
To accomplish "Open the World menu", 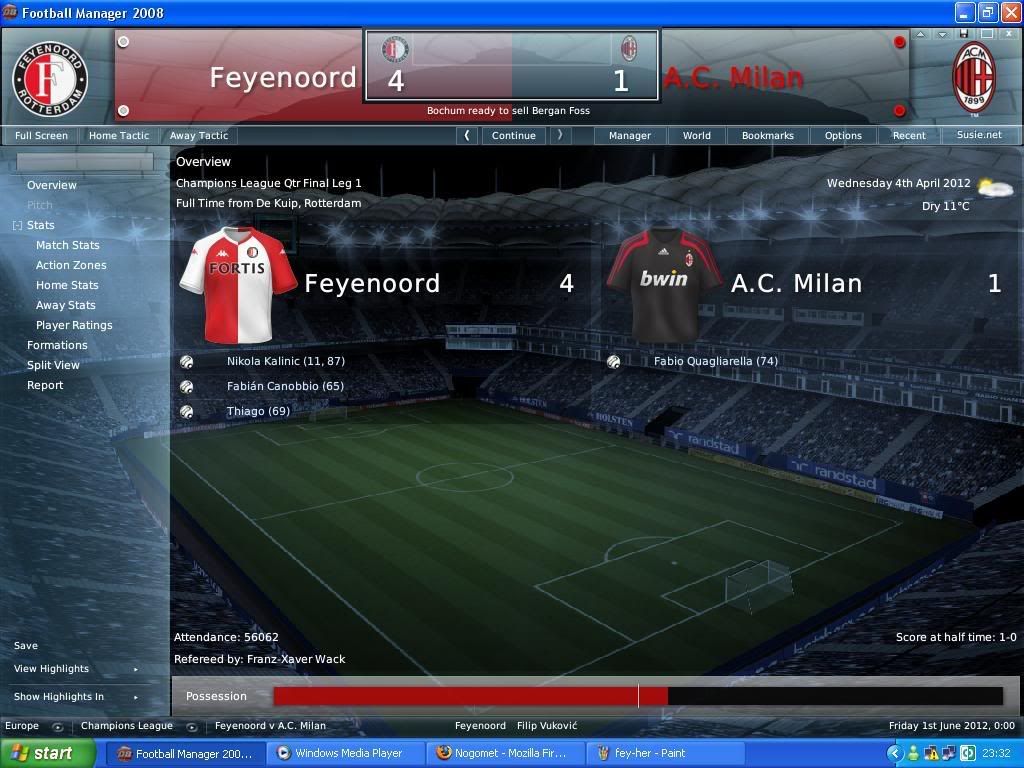I will click(x=697, y=135).
